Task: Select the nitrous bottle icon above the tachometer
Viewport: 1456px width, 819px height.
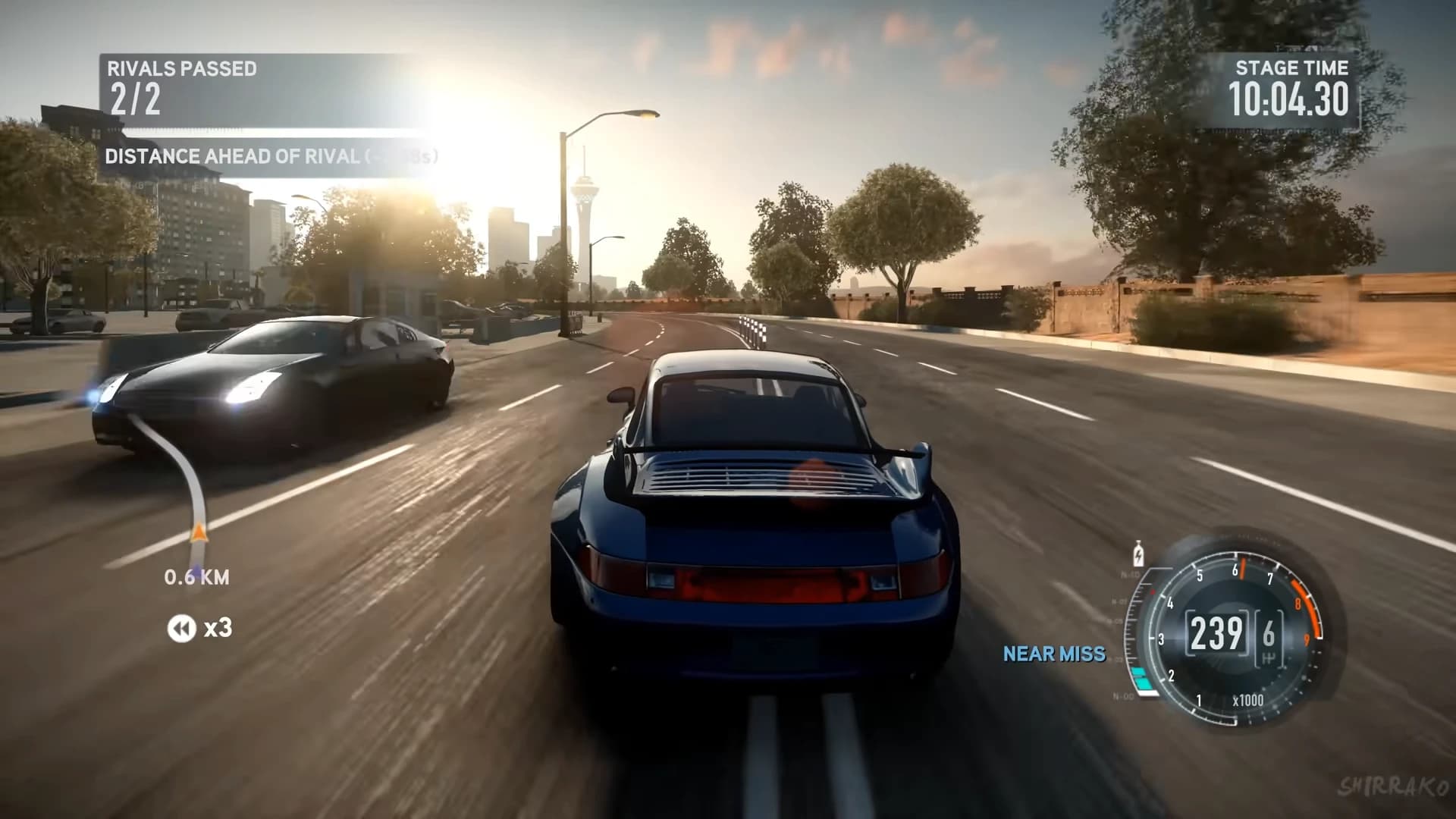Action: 1138,553
